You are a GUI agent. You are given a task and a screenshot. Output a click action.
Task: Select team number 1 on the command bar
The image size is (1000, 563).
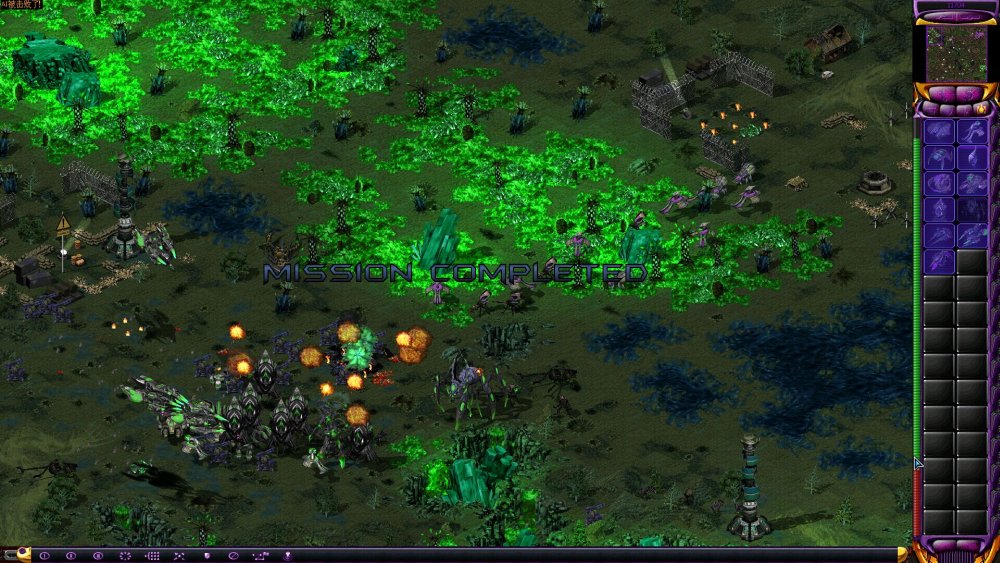pyautogui.click(x=44, y=555)
